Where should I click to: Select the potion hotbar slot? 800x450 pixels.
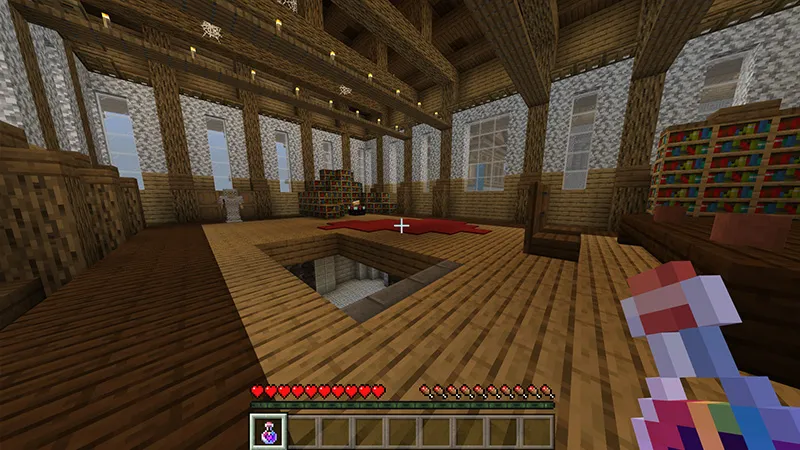269,431
